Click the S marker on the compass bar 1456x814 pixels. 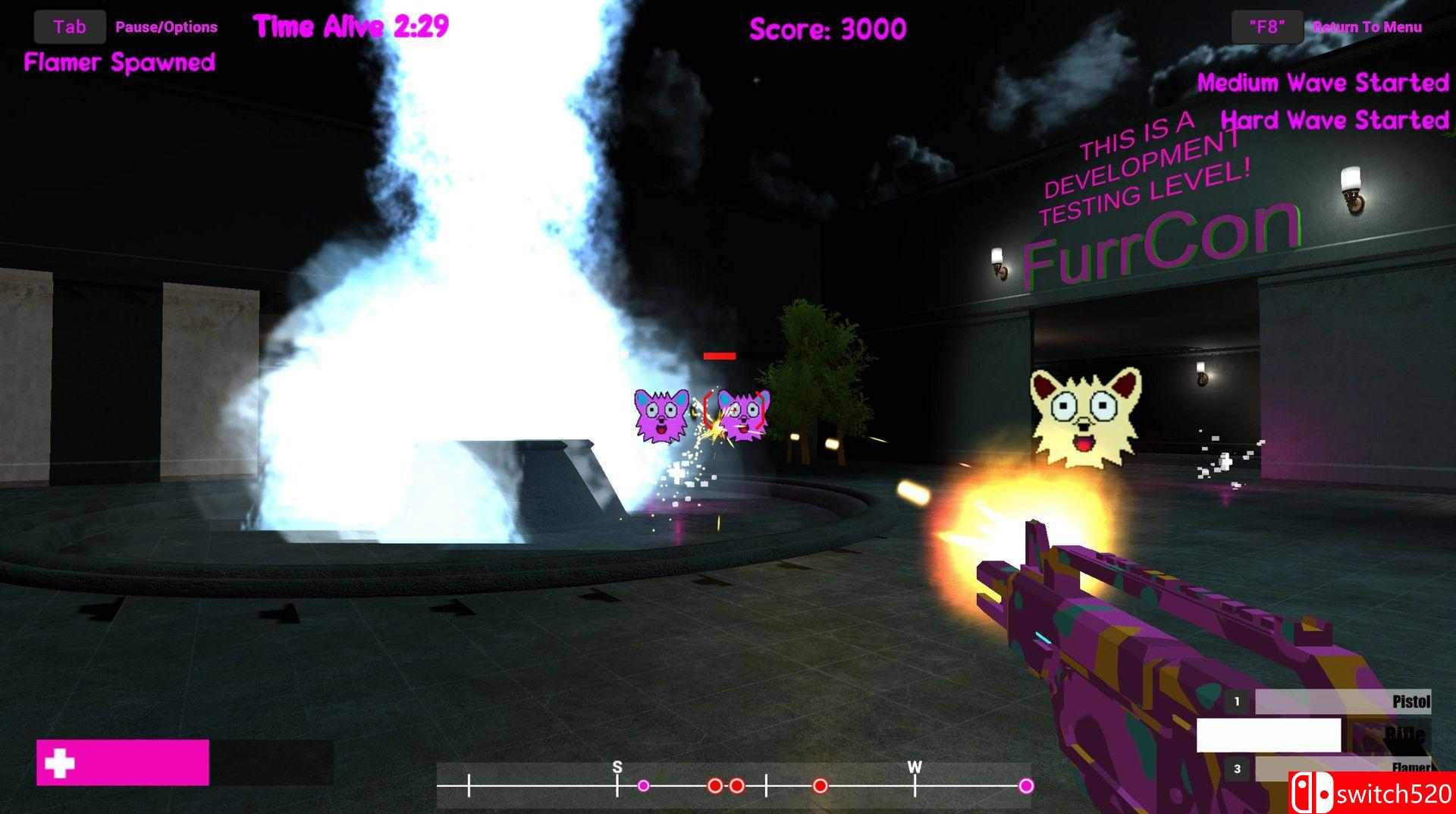point(617,766)
